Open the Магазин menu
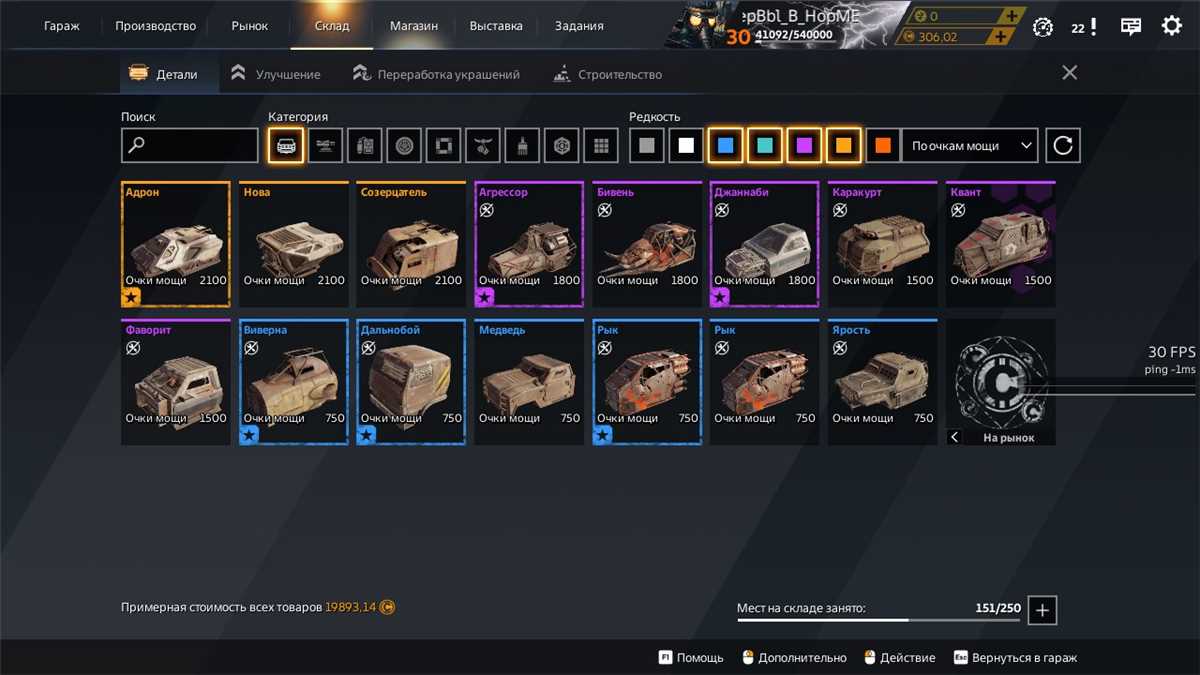 413,26
